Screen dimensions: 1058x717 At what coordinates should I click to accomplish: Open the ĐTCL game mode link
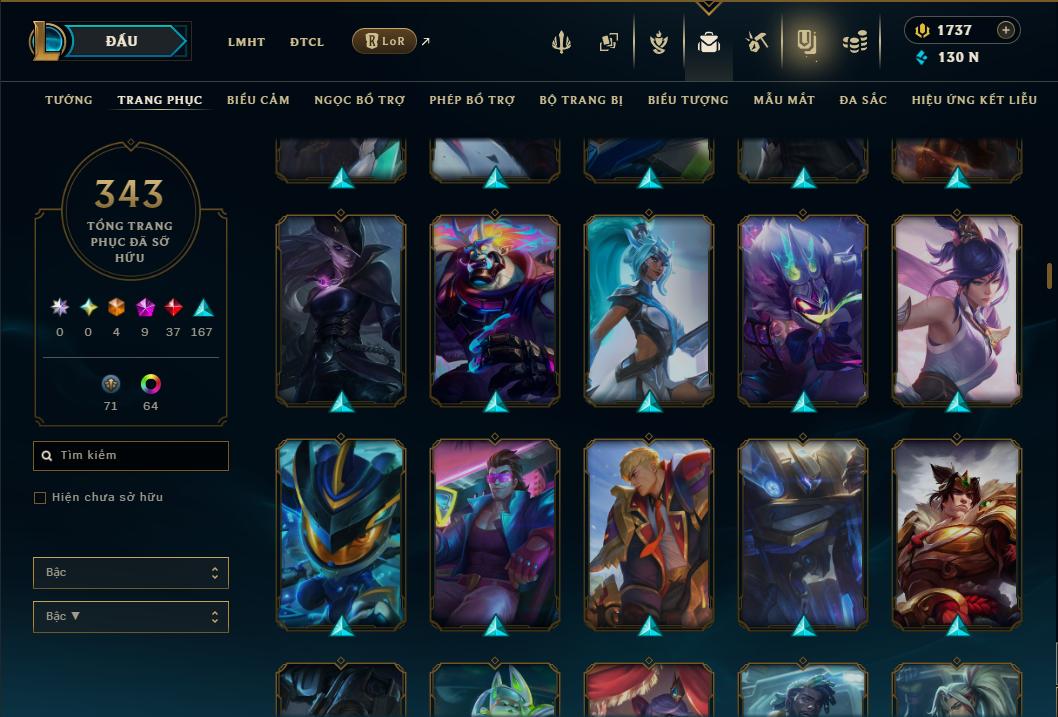coord(306,42)
